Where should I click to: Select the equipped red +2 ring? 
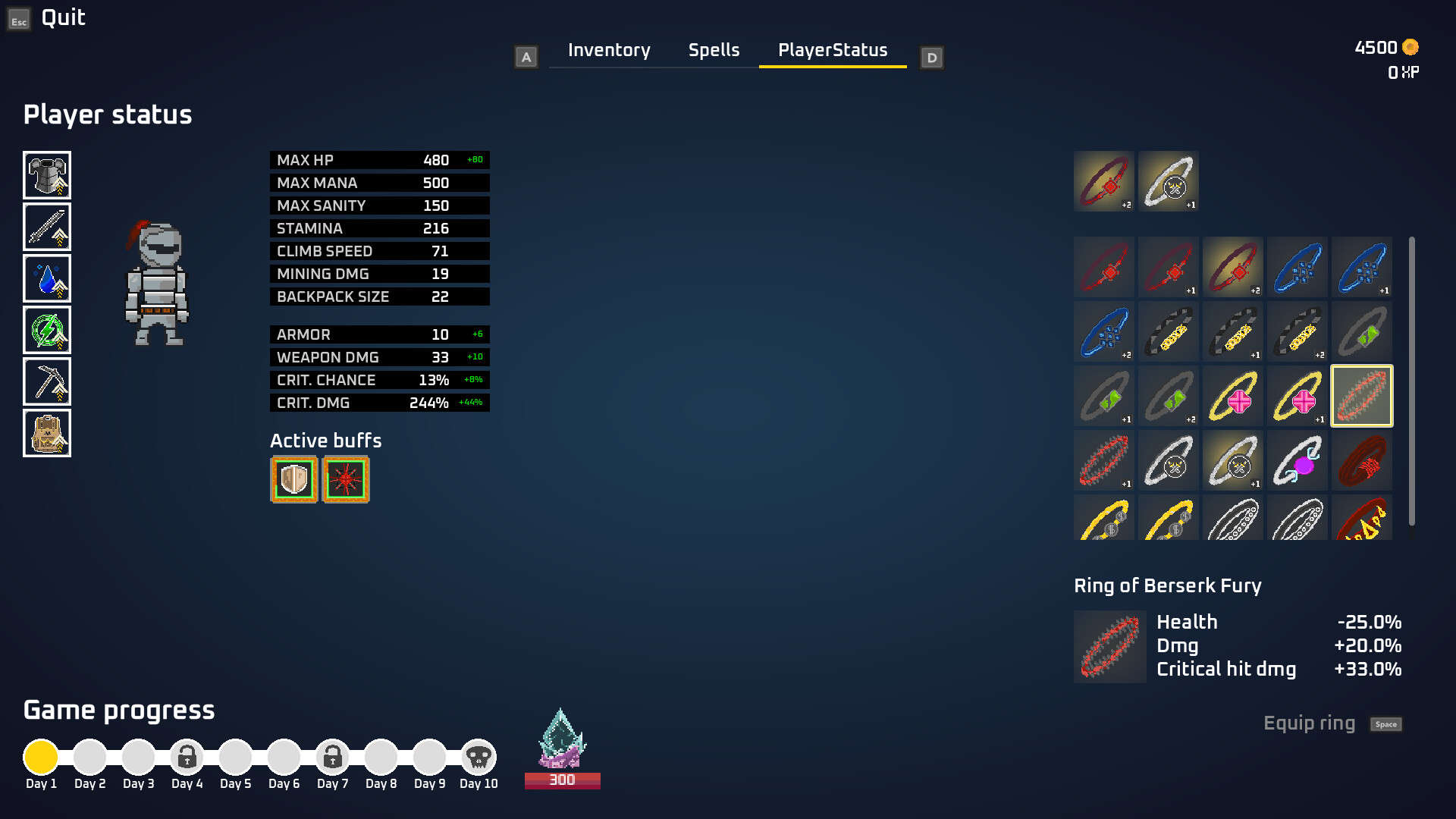(x=1104, y=180)
